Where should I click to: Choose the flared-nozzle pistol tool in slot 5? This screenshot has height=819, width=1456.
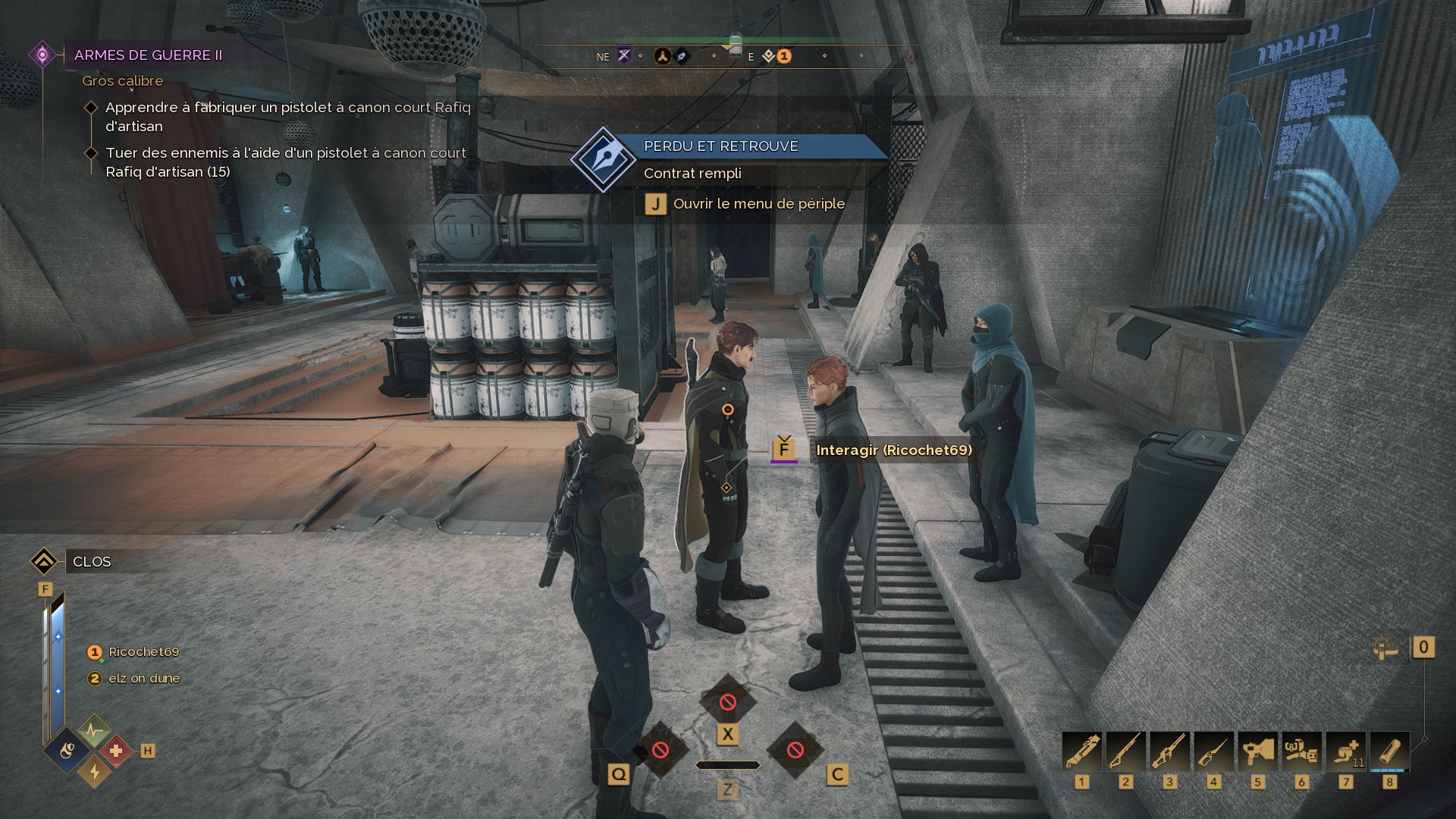[x=1257, y=752]
